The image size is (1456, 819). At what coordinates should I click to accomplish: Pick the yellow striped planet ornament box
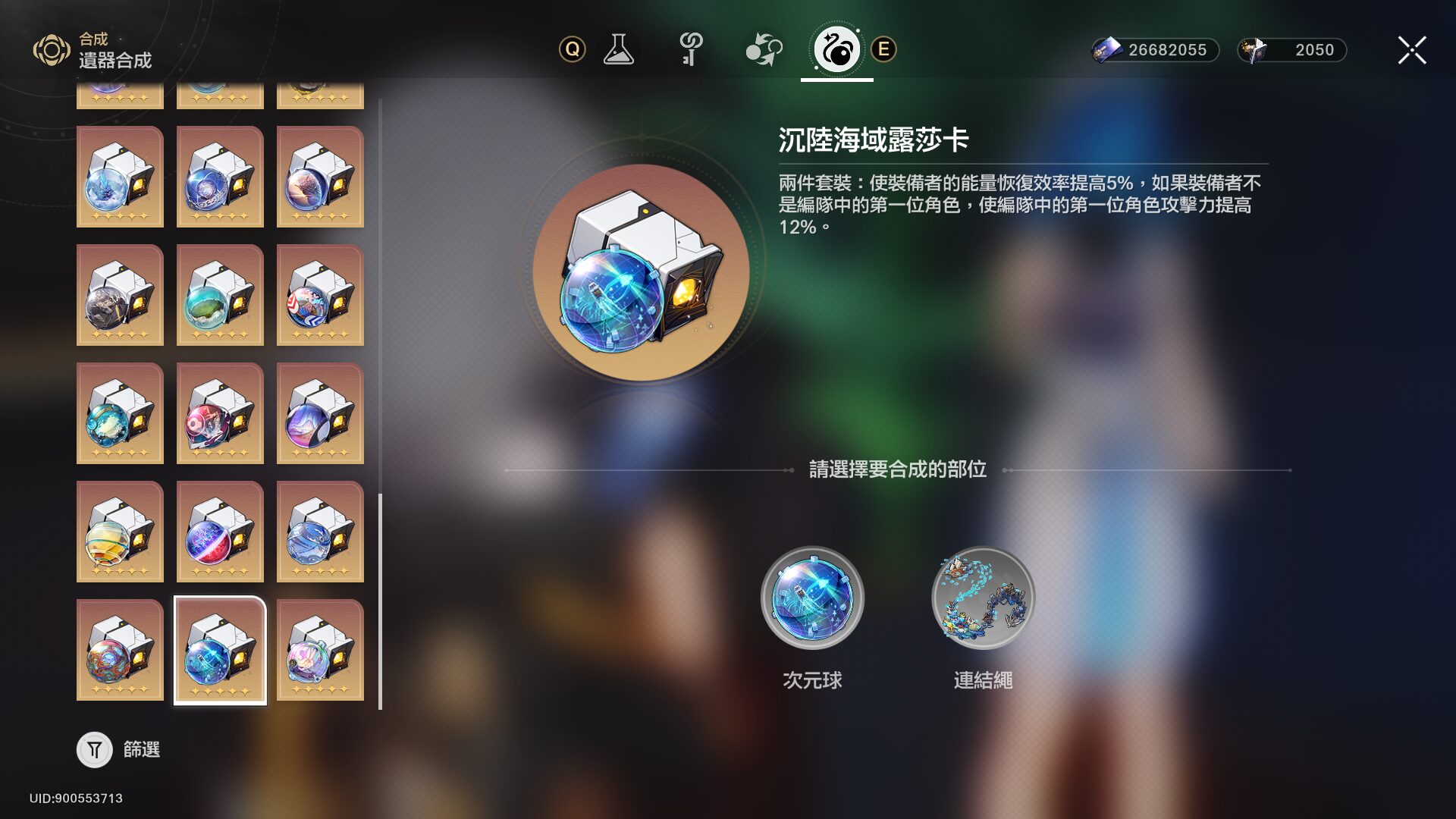(x=120, y=532)
